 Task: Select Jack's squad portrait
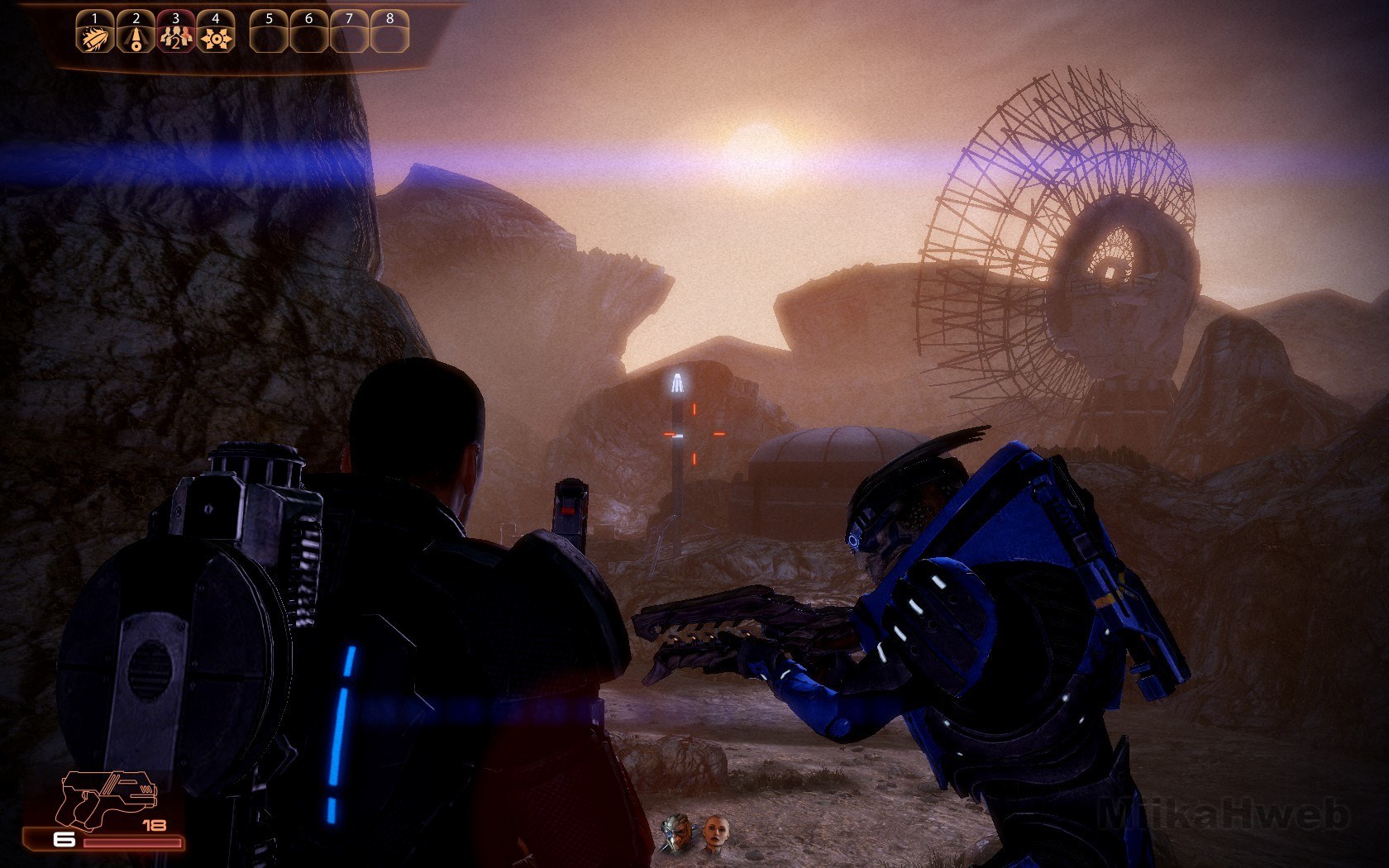tap(714, 834)
